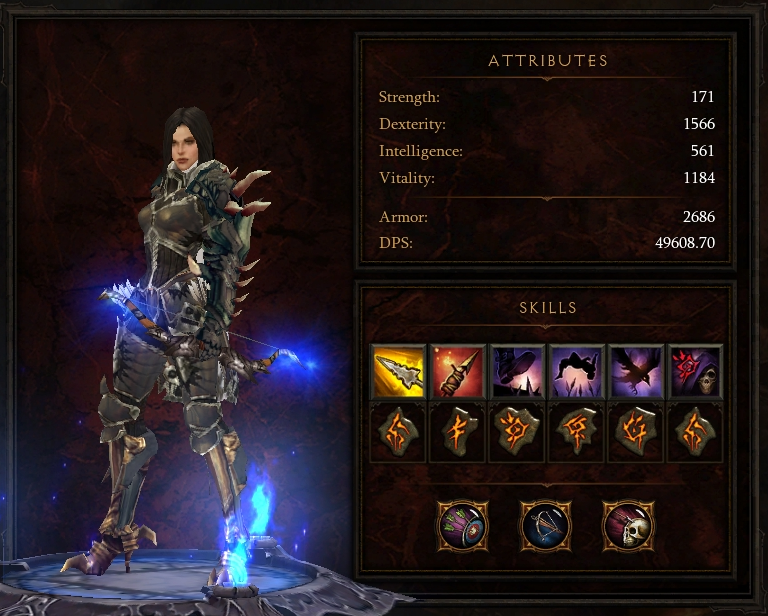View the Steady Aim passive with arrows in target
The width and height of the screenshot is (768, 616).
[x=463, y=524]
